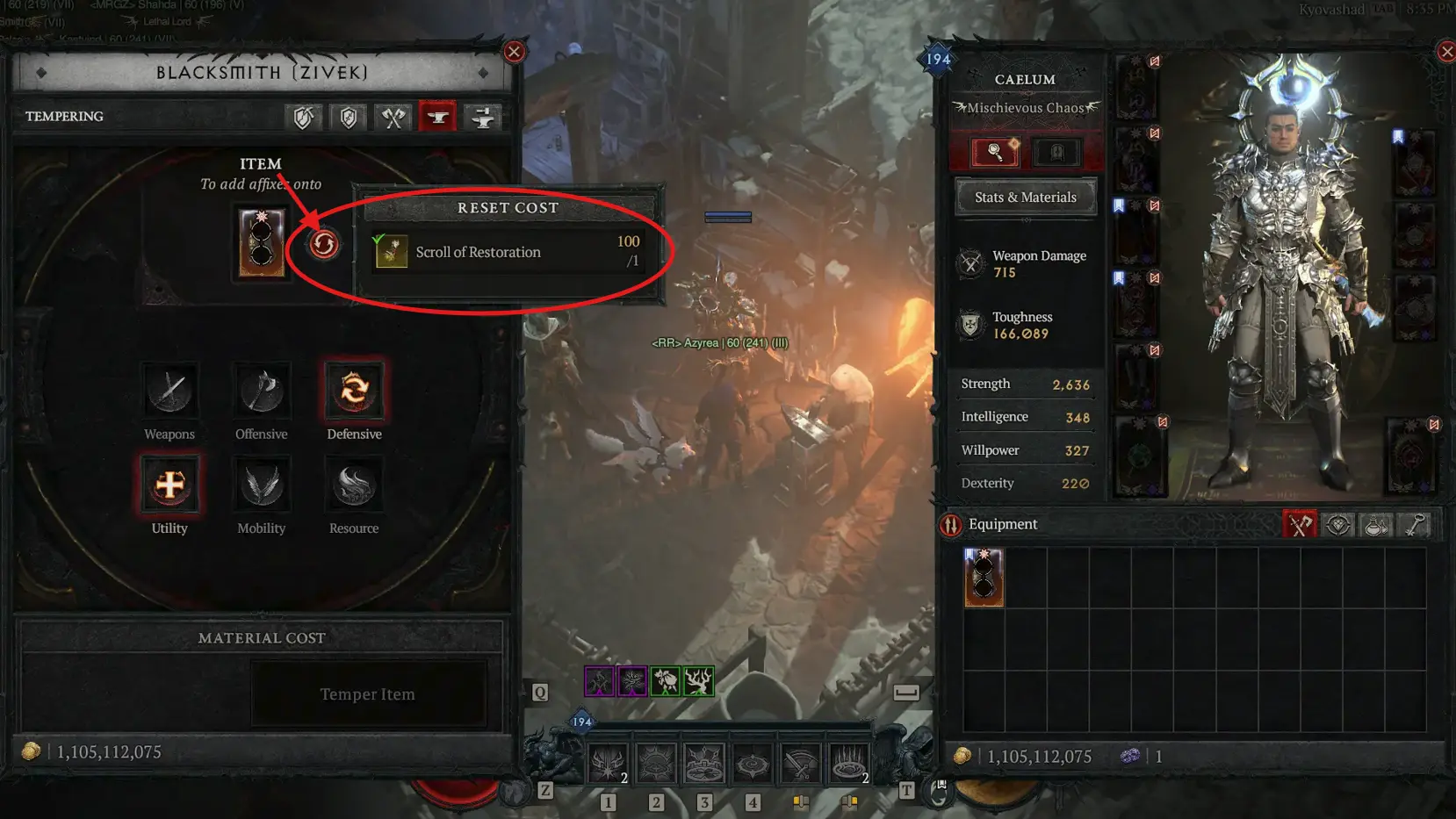Switch to the magnifier profile tab
Viewport: 1456px width, 819px height.
tap(995, 153)
